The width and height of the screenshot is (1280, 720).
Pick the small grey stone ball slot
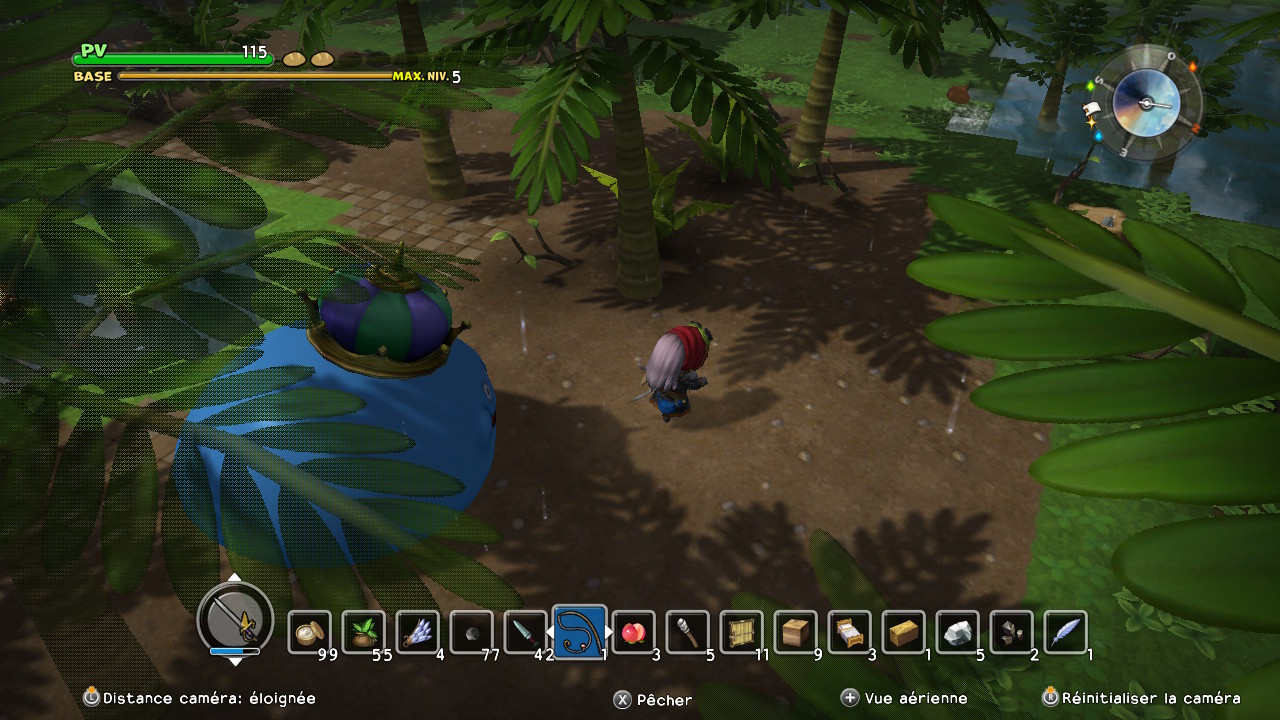pos(471,632)
